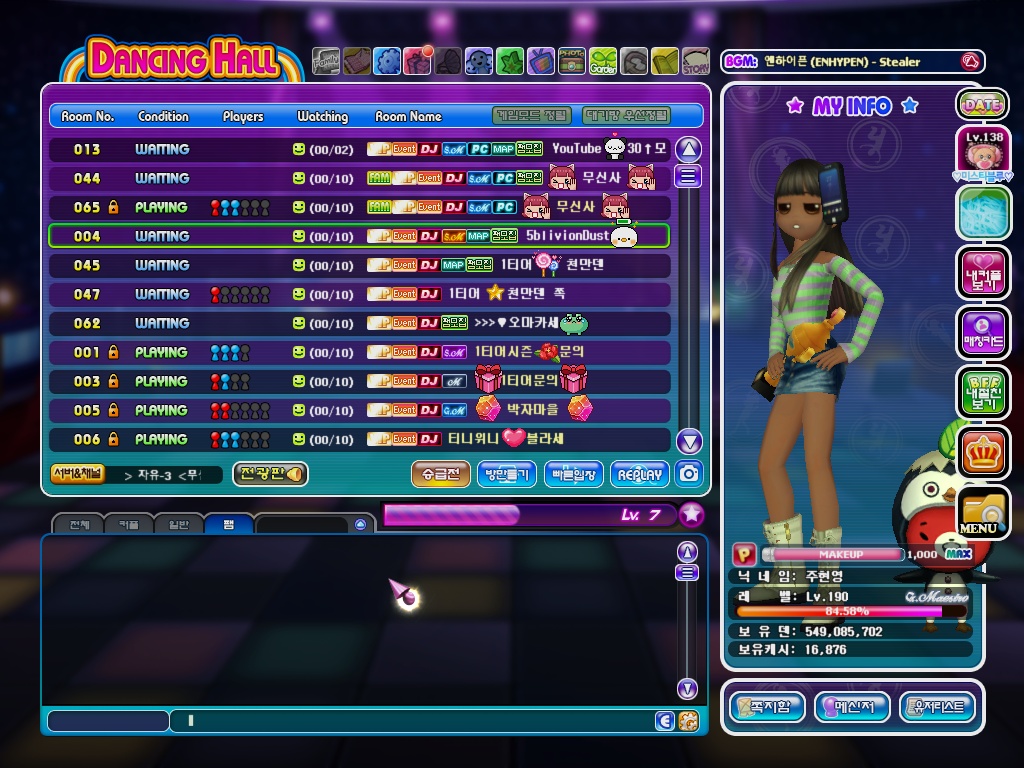Switch to the 커플 chat tab

[x=129, y=524]
